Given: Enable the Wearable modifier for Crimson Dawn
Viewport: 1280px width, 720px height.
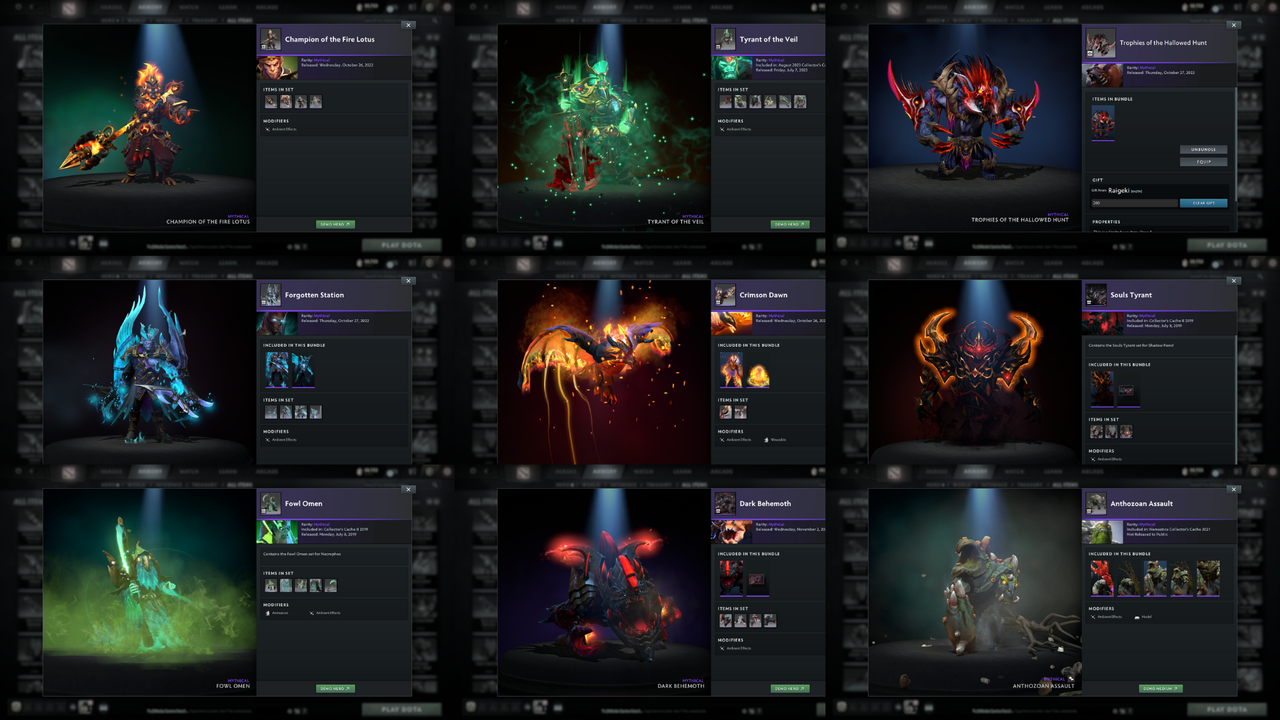Looking at the screenshot, I should click(776, 440).
